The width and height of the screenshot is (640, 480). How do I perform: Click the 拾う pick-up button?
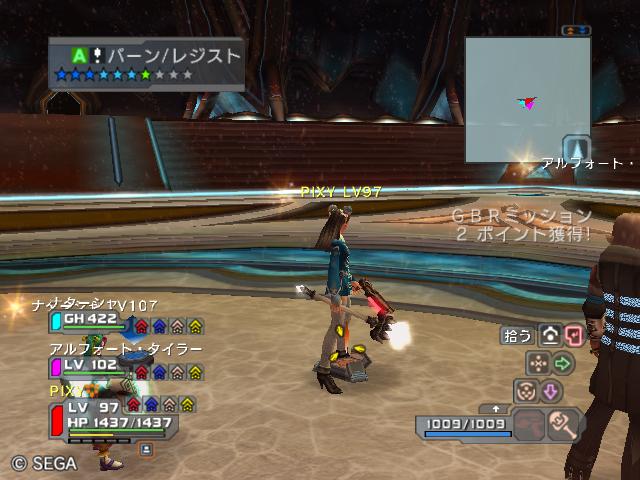point(517,337)
